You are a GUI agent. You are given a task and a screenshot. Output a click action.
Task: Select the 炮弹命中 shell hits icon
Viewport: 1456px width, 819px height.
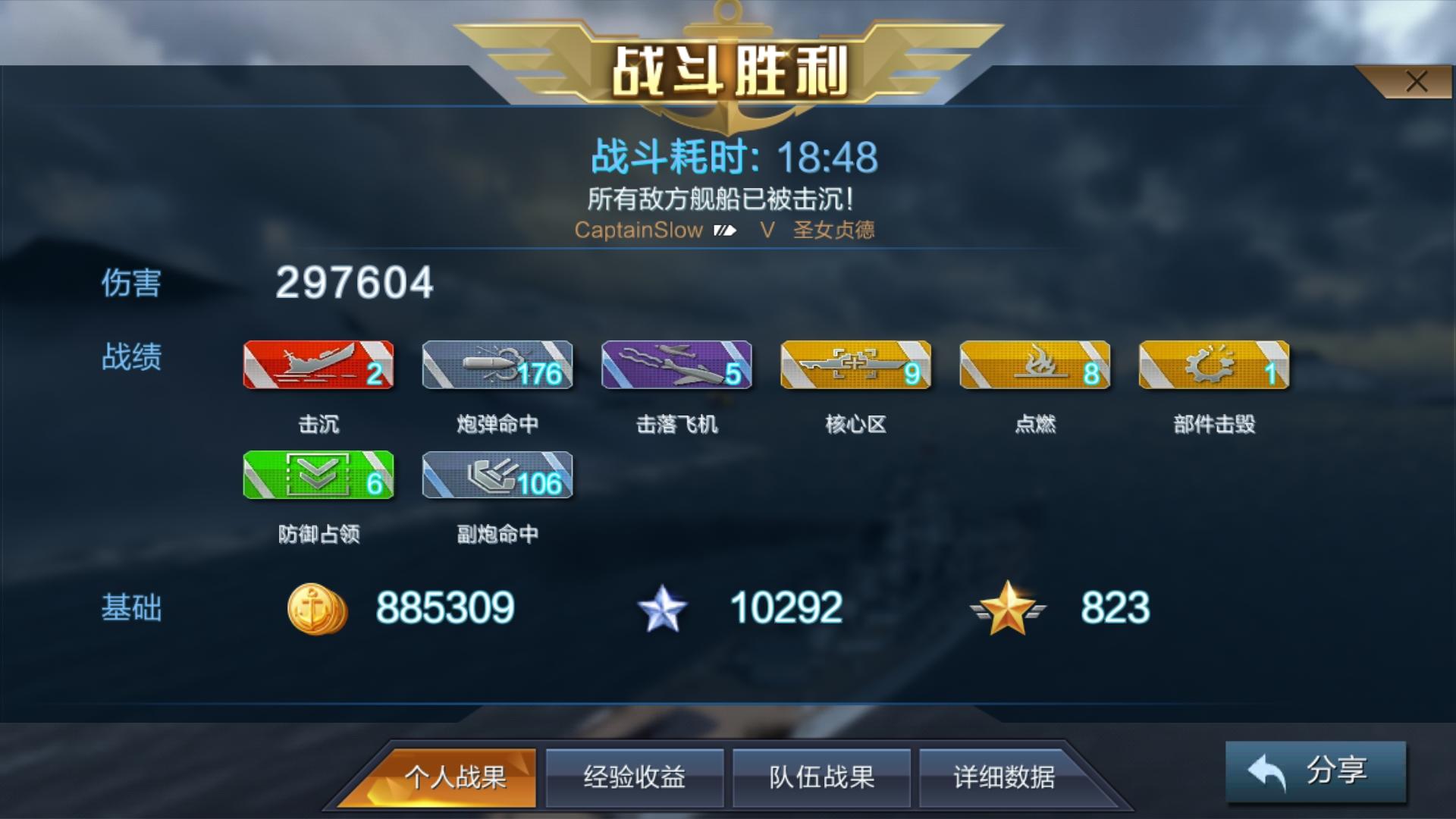coord(497,366)
